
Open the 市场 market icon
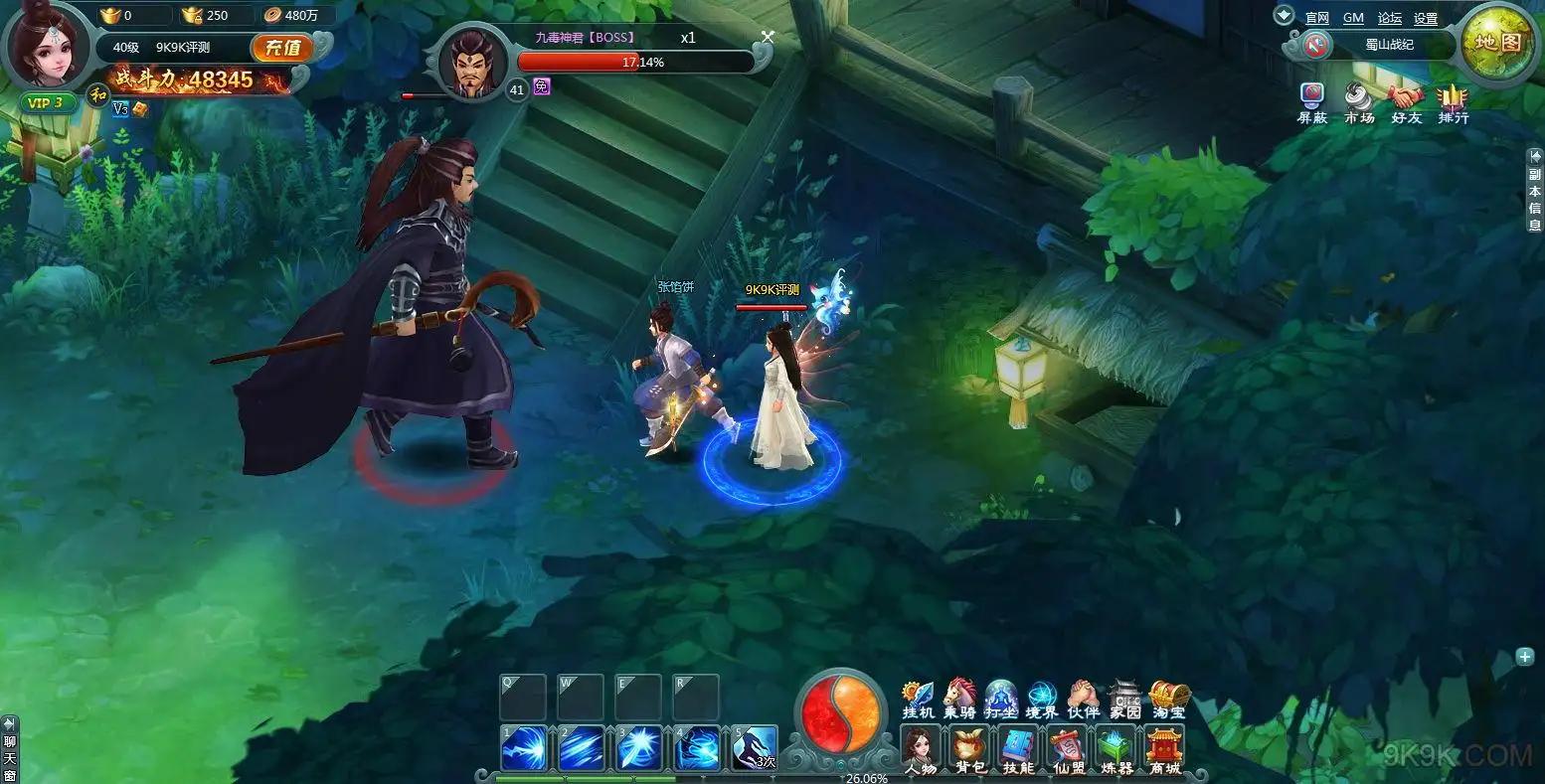pos(1358,102)
